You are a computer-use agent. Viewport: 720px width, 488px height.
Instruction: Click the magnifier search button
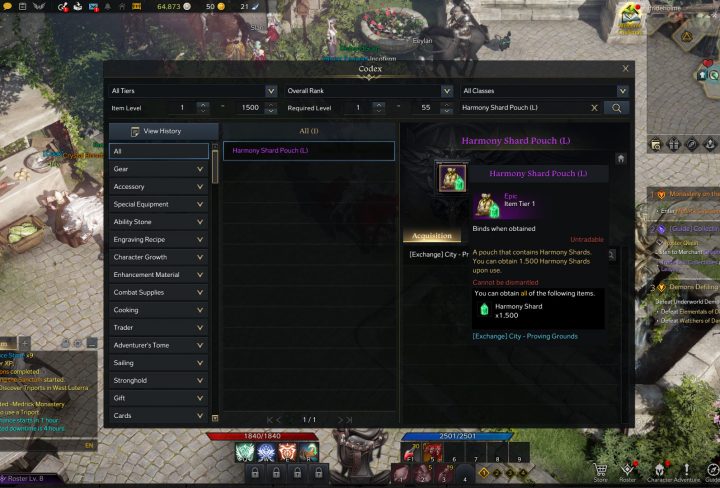click(x=618, y=107)
